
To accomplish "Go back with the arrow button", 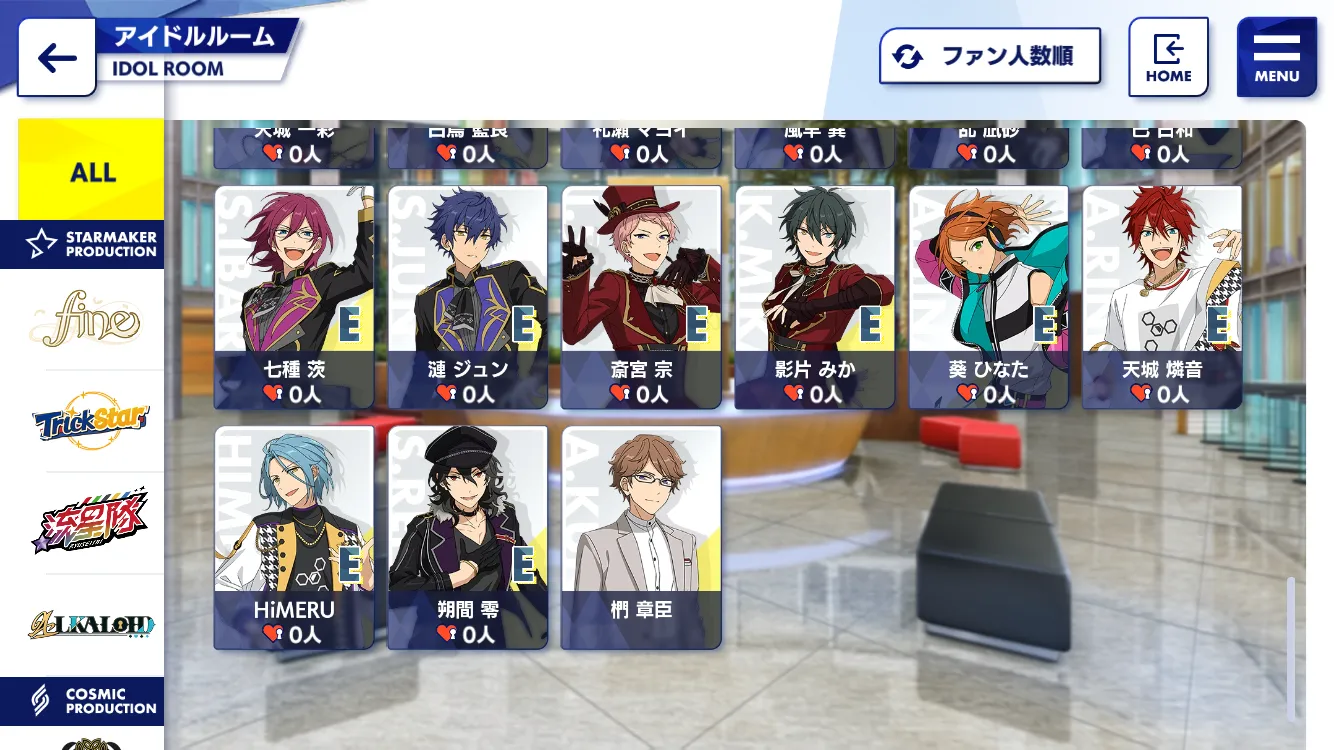I will pos(57,58).
